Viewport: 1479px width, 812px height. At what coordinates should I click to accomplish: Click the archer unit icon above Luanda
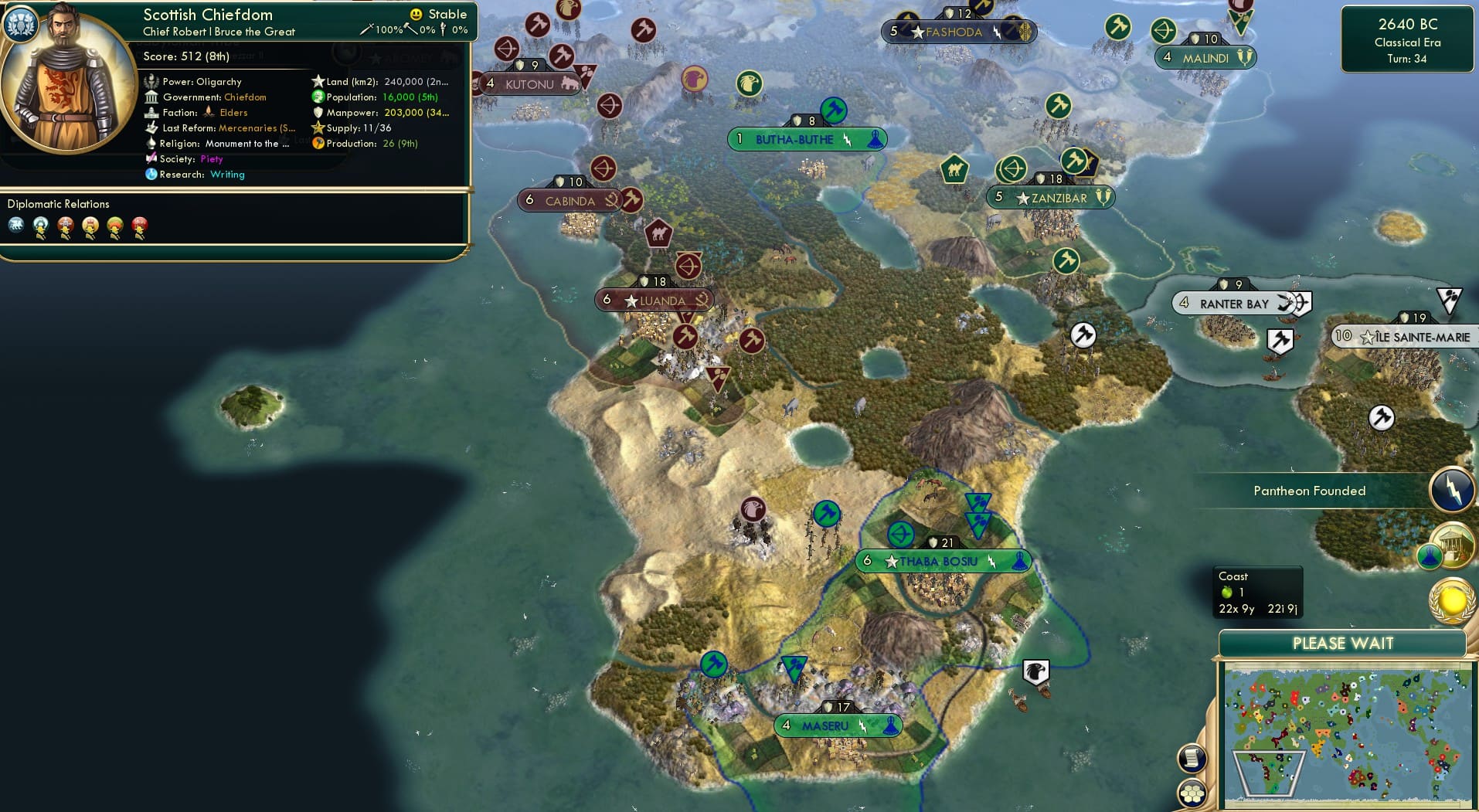click(x=688, y=266)
